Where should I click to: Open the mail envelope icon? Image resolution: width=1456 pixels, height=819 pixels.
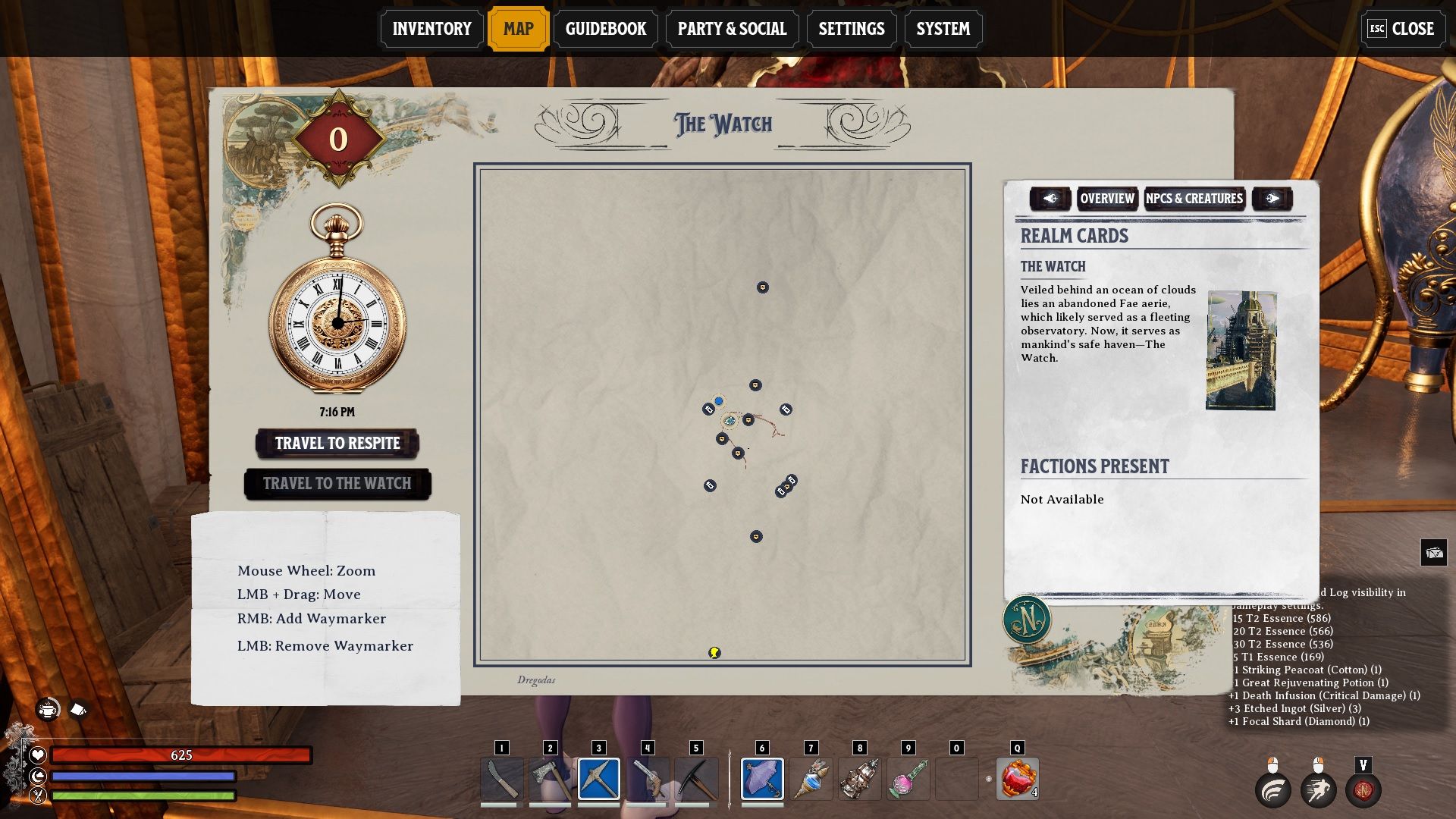pyautogui.click(x=1434, y=553)
